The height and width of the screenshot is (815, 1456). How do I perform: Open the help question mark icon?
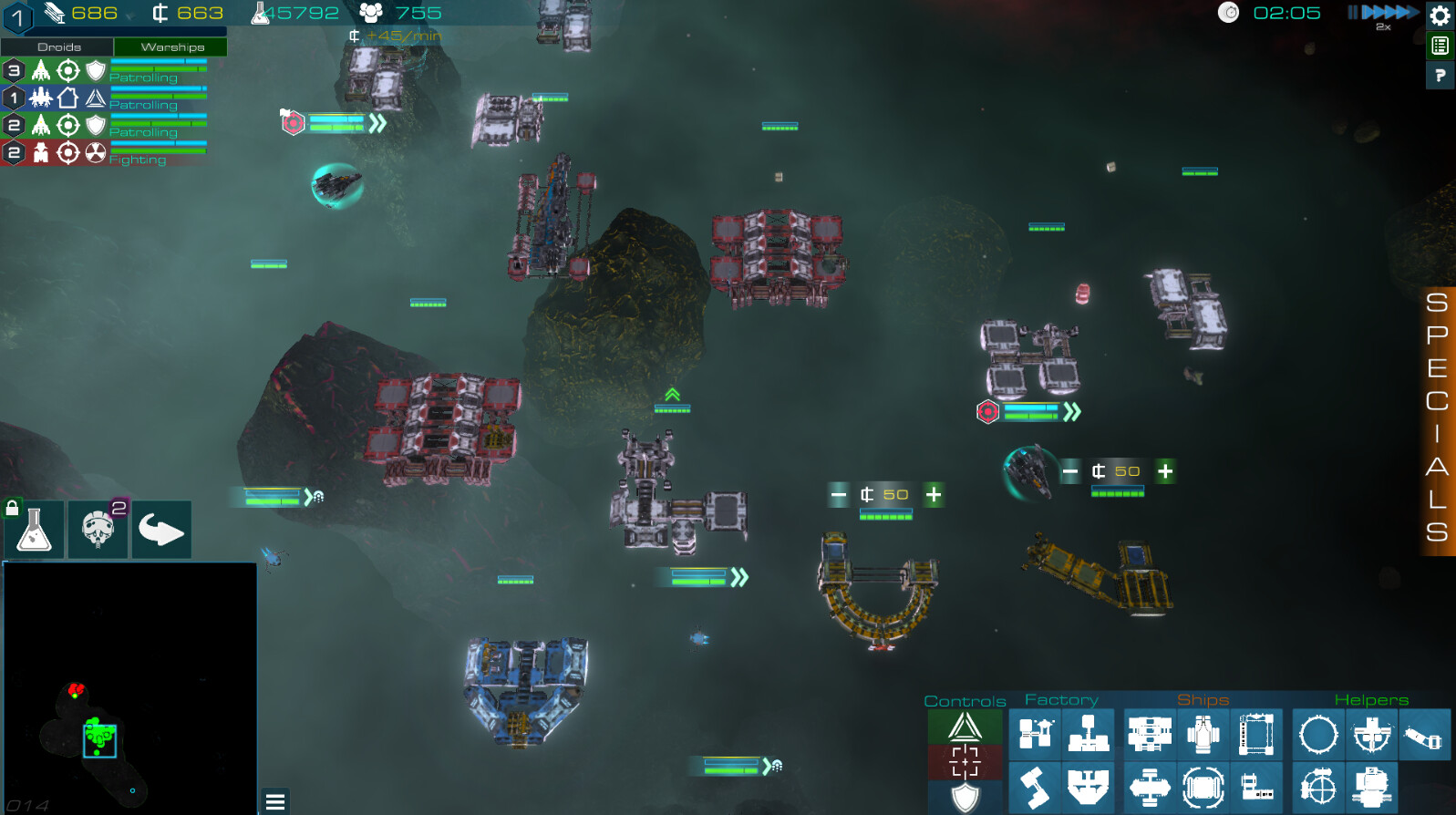[x=1440, y=76]
